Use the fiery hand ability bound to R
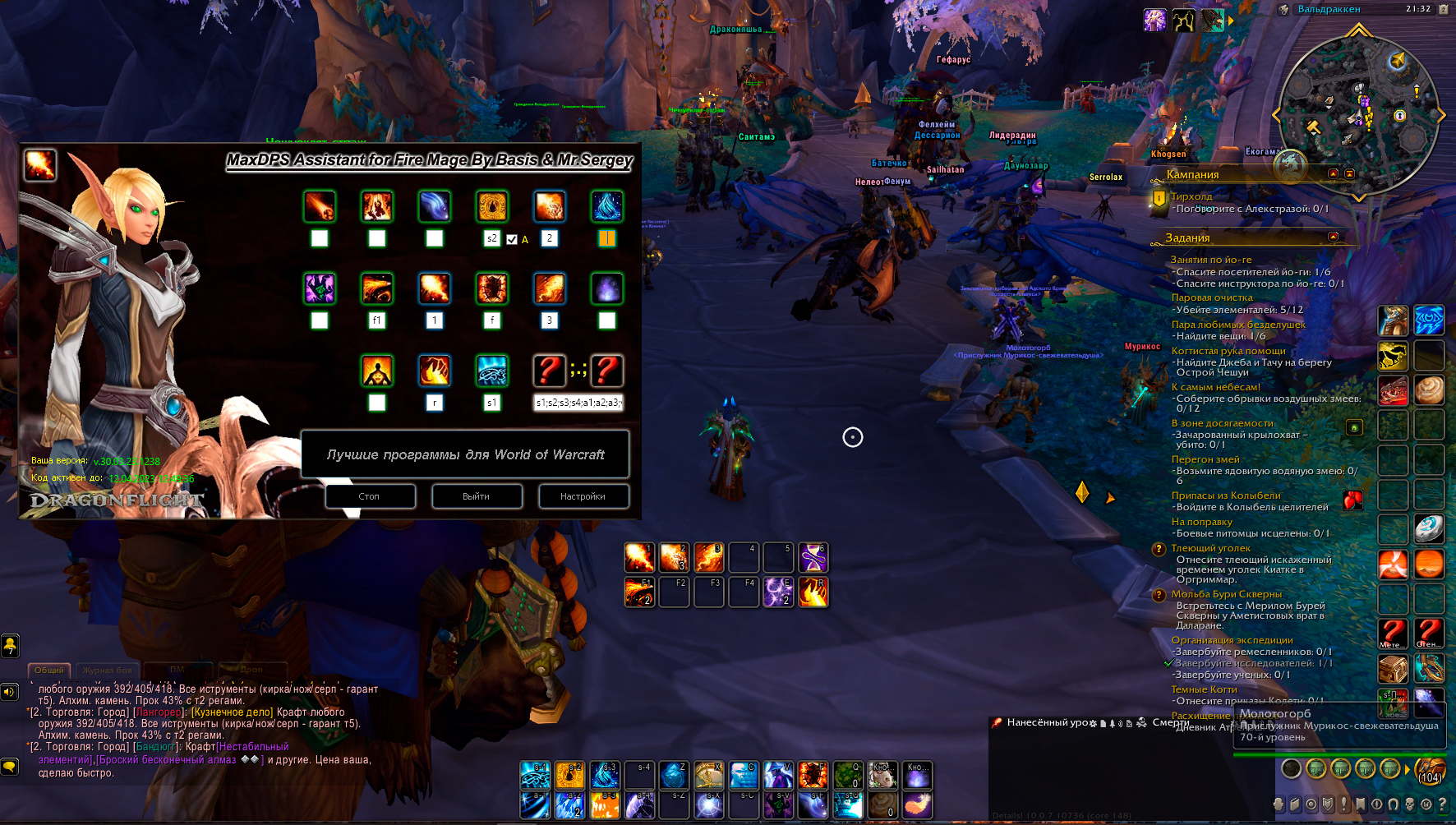 (813, 592)
